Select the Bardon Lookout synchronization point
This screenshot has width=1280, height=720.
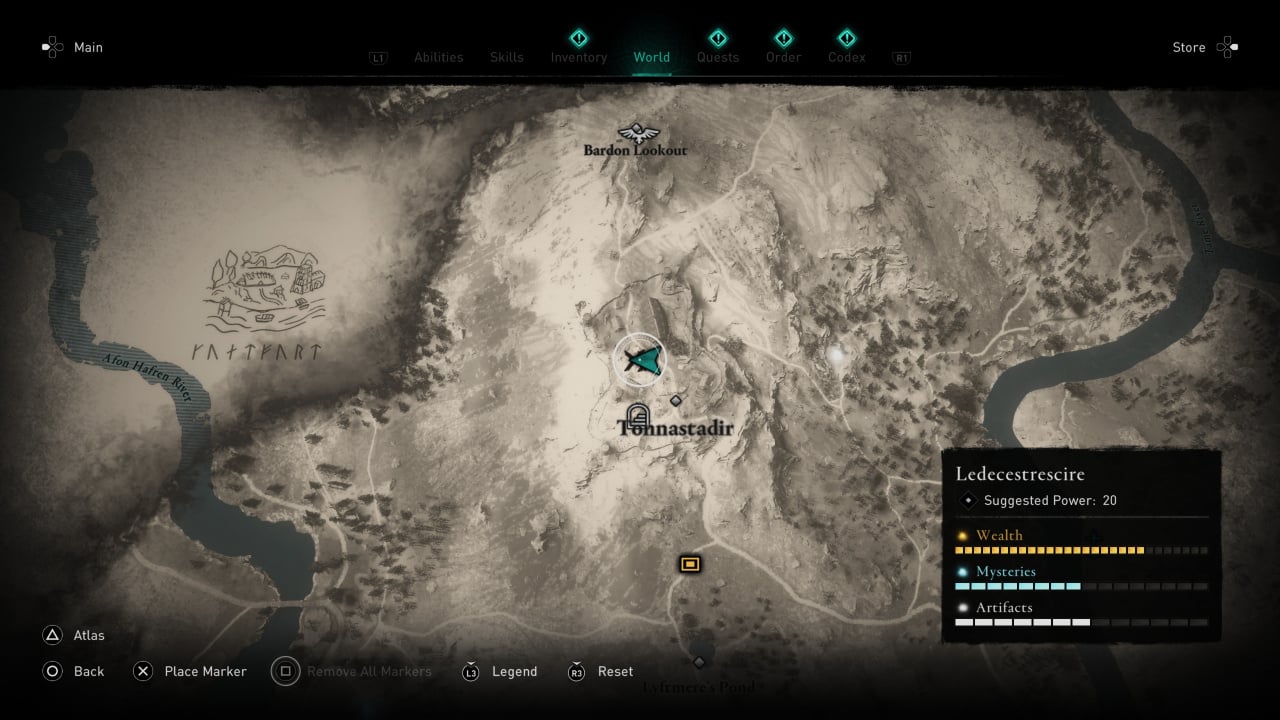click(635, 133)
